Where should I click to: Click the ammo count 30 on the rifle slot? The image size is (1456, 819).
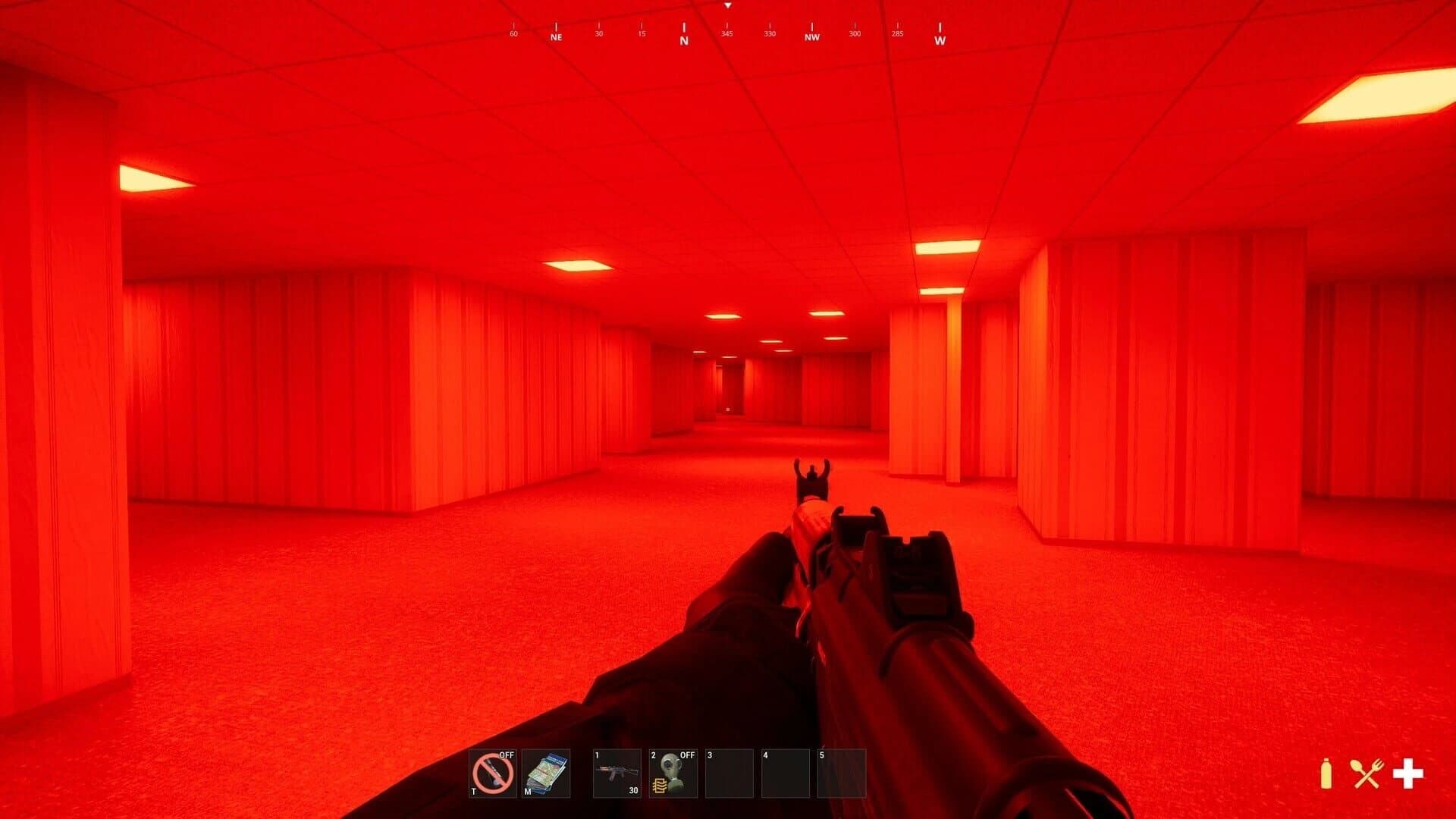(634, 791)
